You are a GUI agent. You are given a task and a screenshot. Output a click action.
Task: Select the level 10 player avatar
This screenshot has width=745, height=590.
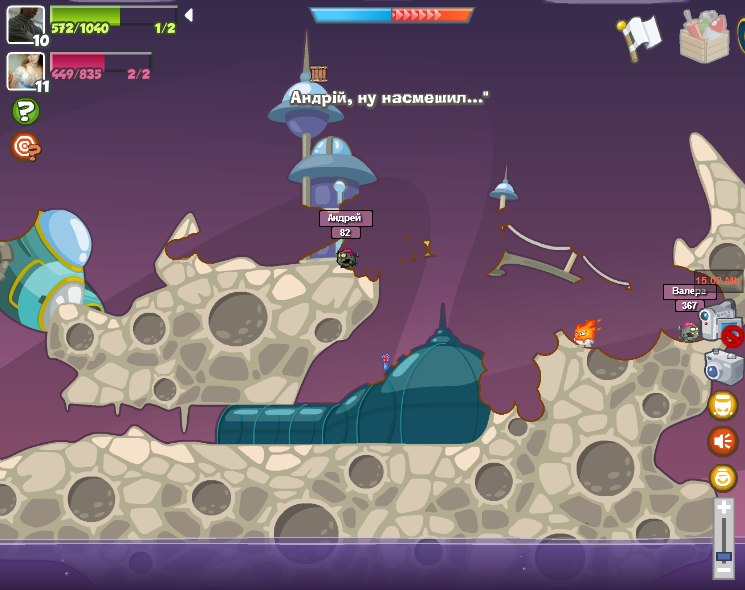click(x=25, y=24)
